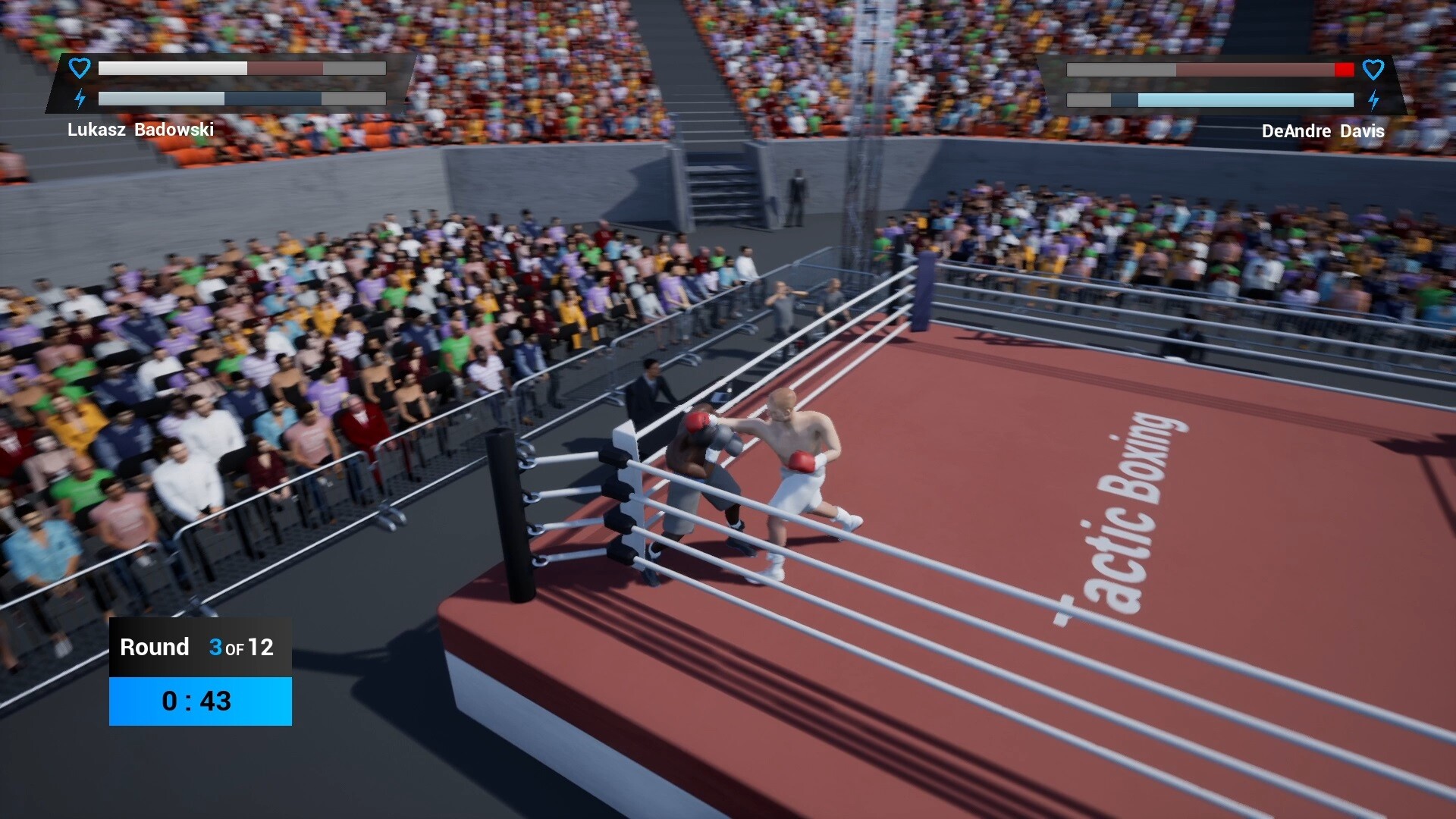1456x819 pixels.
Task: Toggle DeAndre Davis's stamina bar display
Action: (x=1211, y=99)
